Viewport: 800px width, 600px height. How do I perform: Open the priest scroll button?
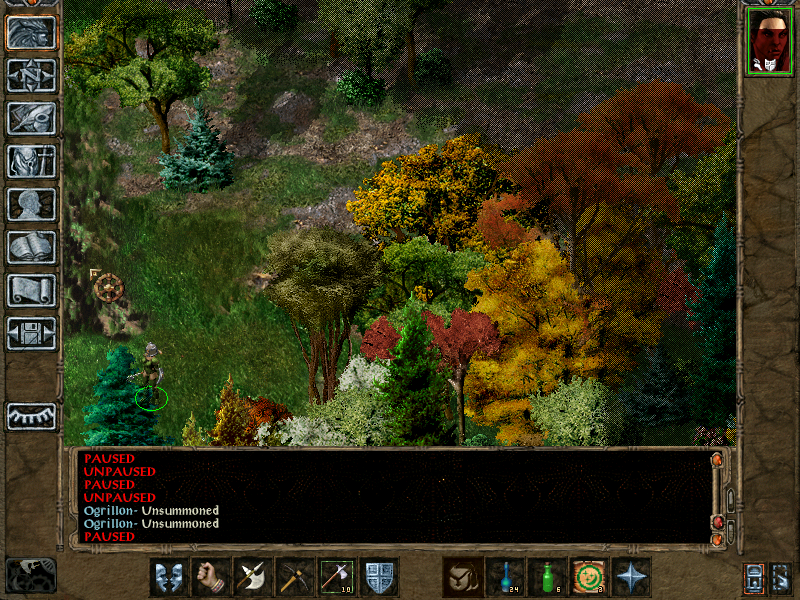coord(31,290)
